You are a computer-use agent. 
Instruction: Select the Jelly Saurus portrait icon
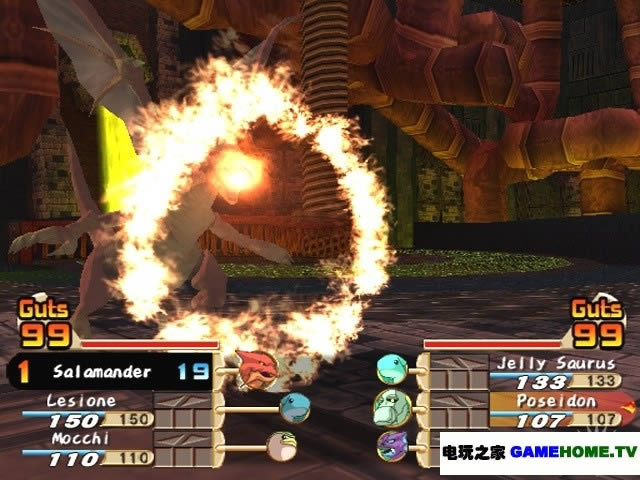pyautogui.click(x=390, y=370)
